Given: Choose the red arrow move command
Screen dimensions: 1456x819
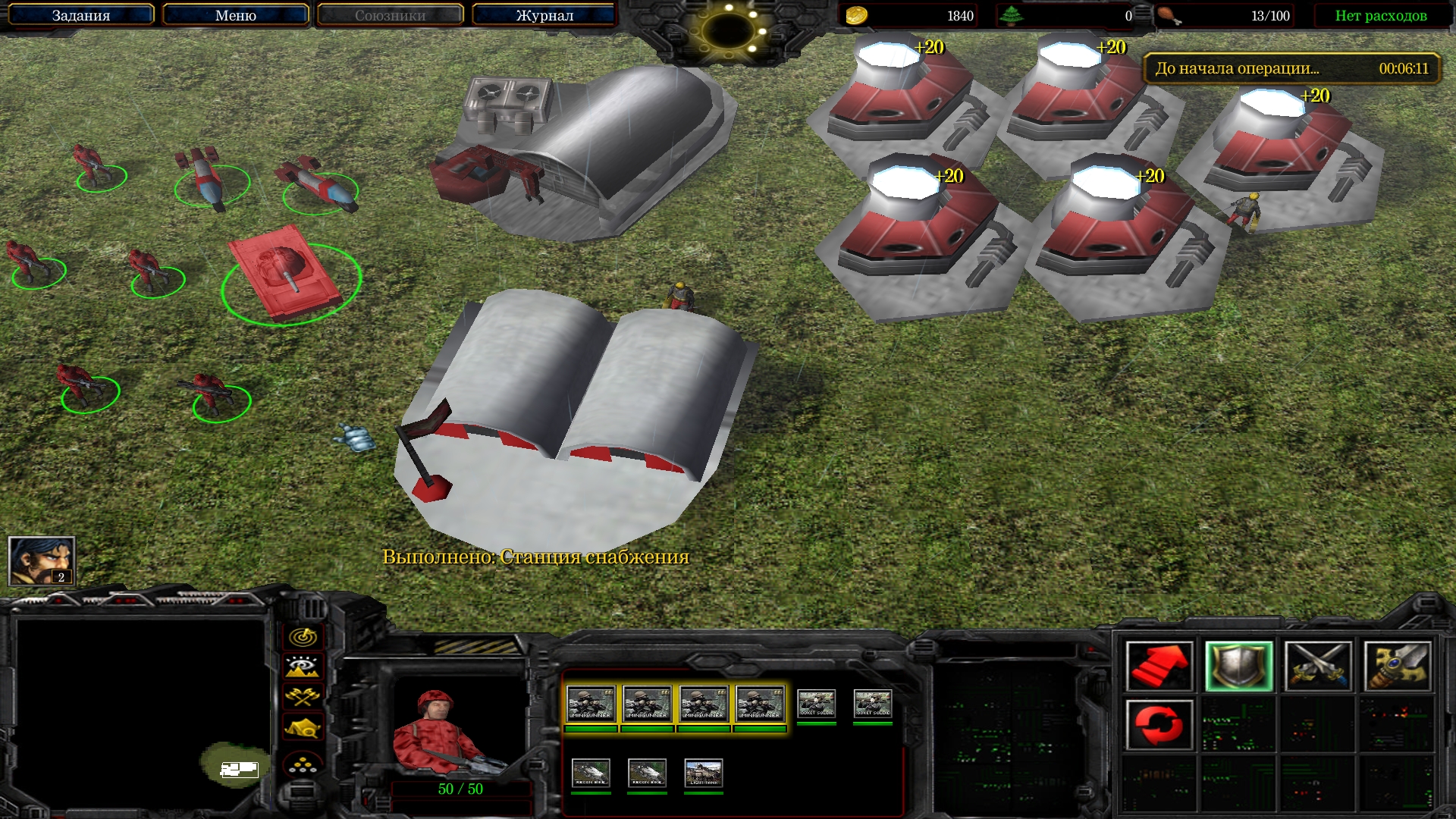Looking at the screenshot, I should point(1159,667).
